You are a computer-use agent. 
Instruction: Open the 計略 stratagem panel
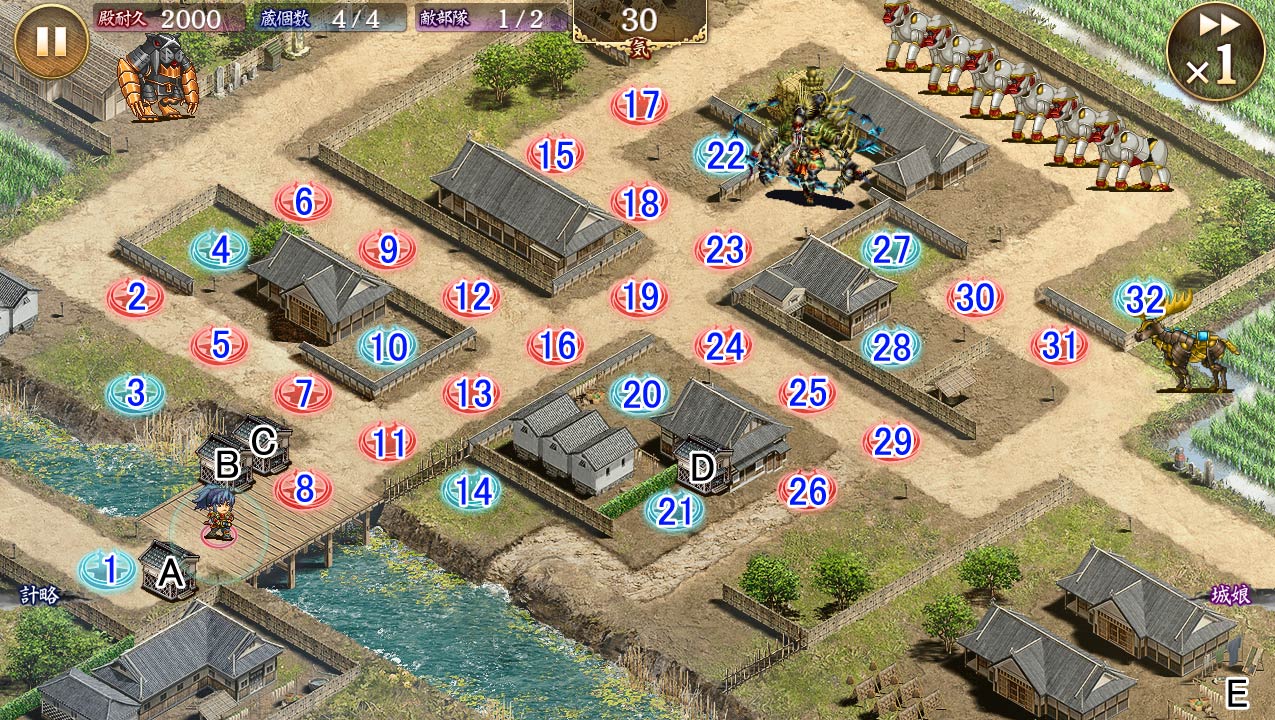point(40,596)
